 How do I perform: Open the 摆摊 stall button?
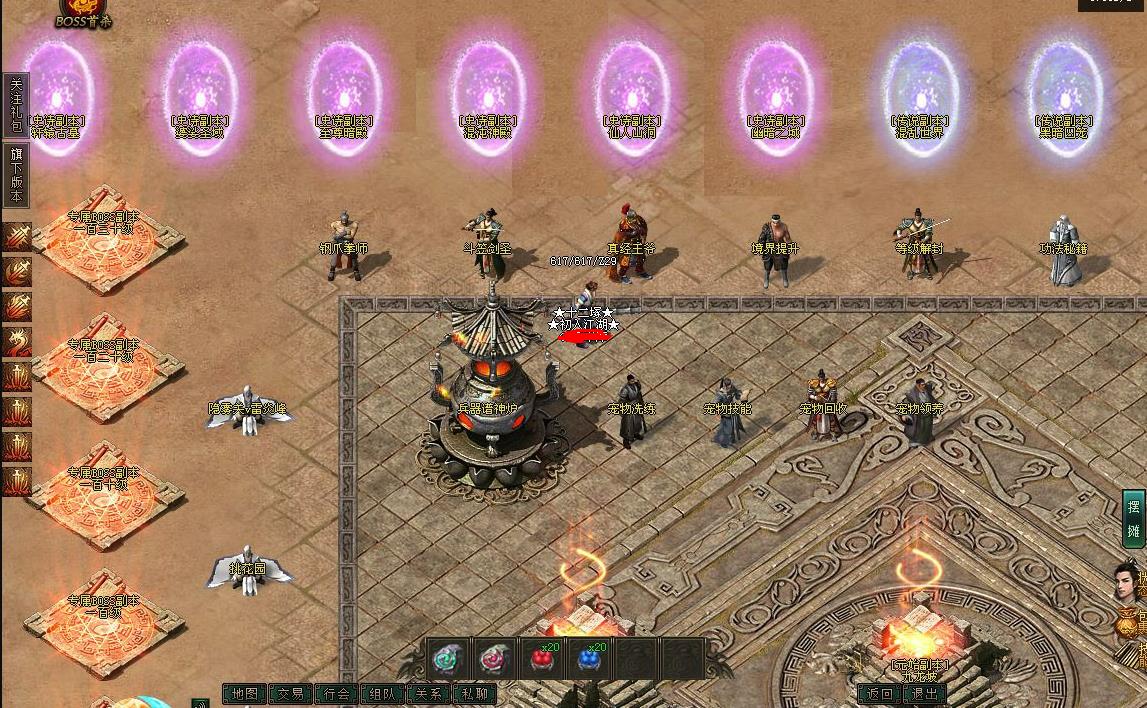point(1134,518)
